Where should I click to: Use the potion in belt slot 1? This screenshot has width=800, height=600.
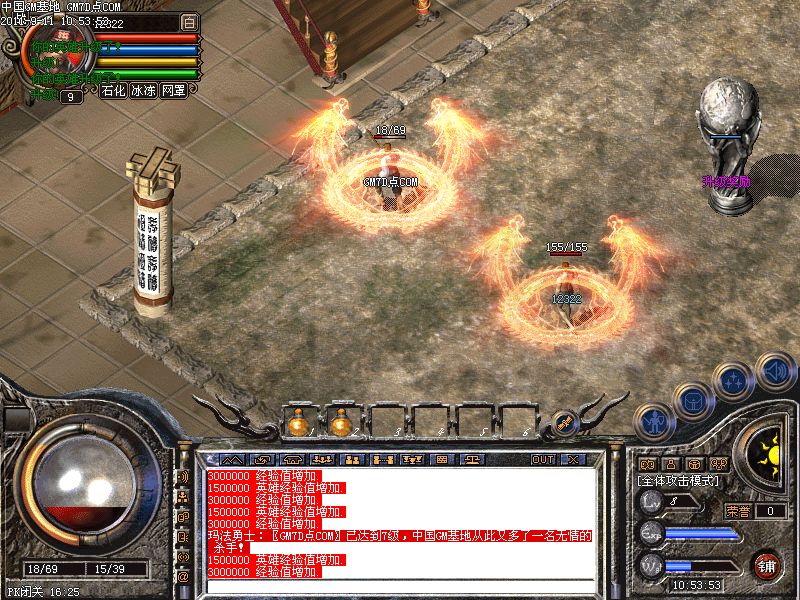[x=297, y=423]
